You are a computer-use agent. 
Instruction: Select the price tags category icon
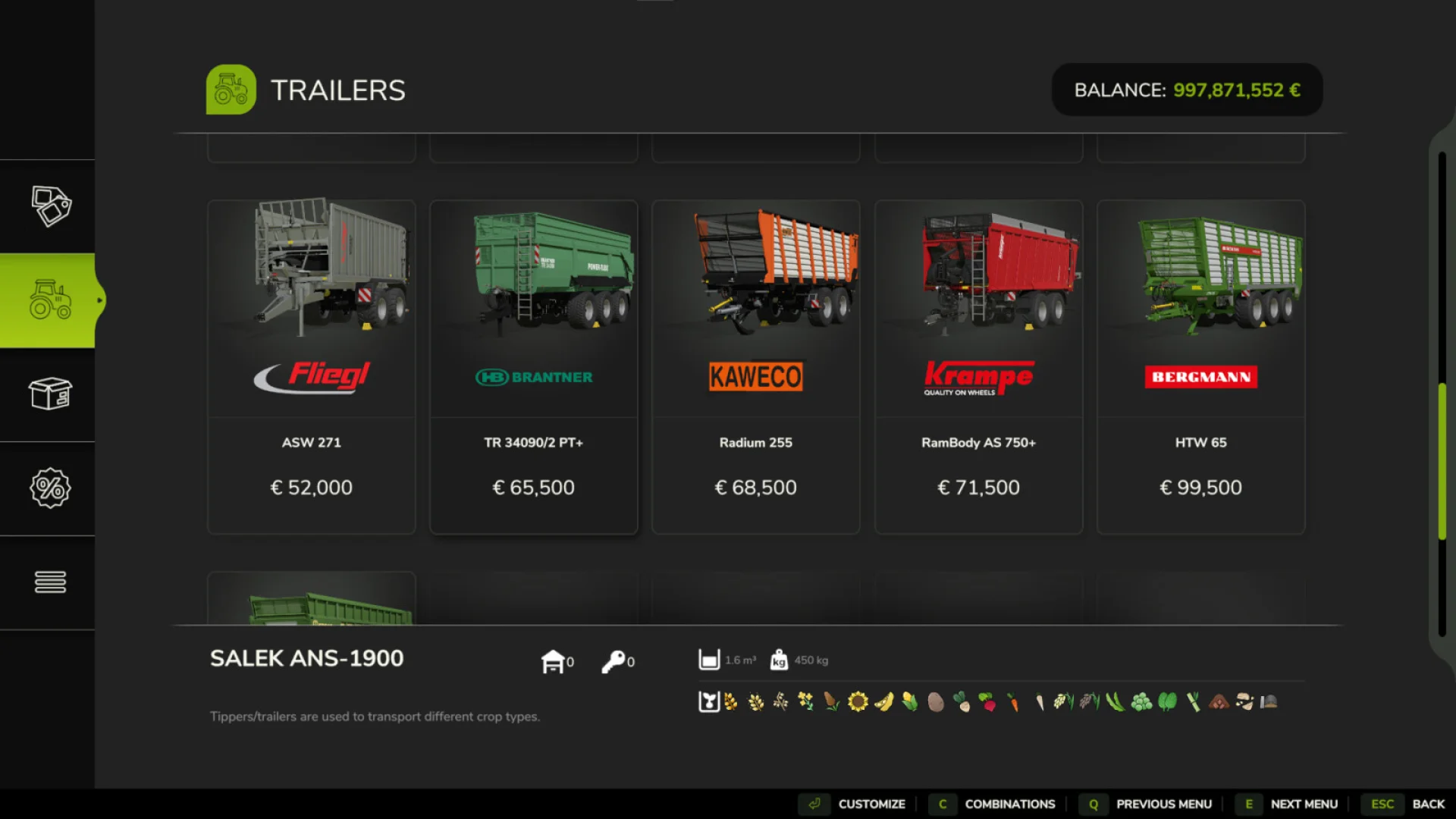point(49,205)
